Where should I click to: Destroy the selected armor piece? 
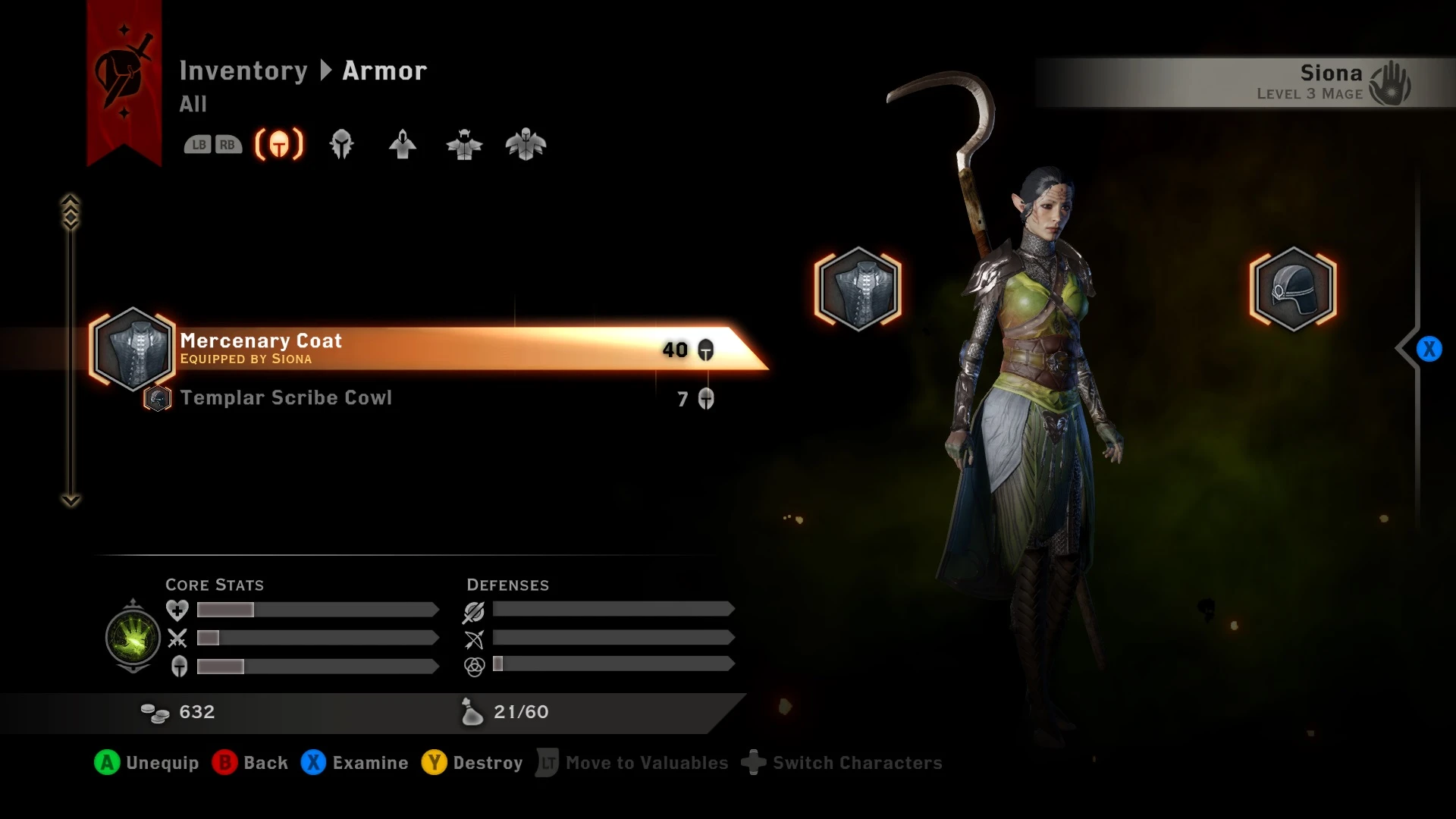coord(472,763)
